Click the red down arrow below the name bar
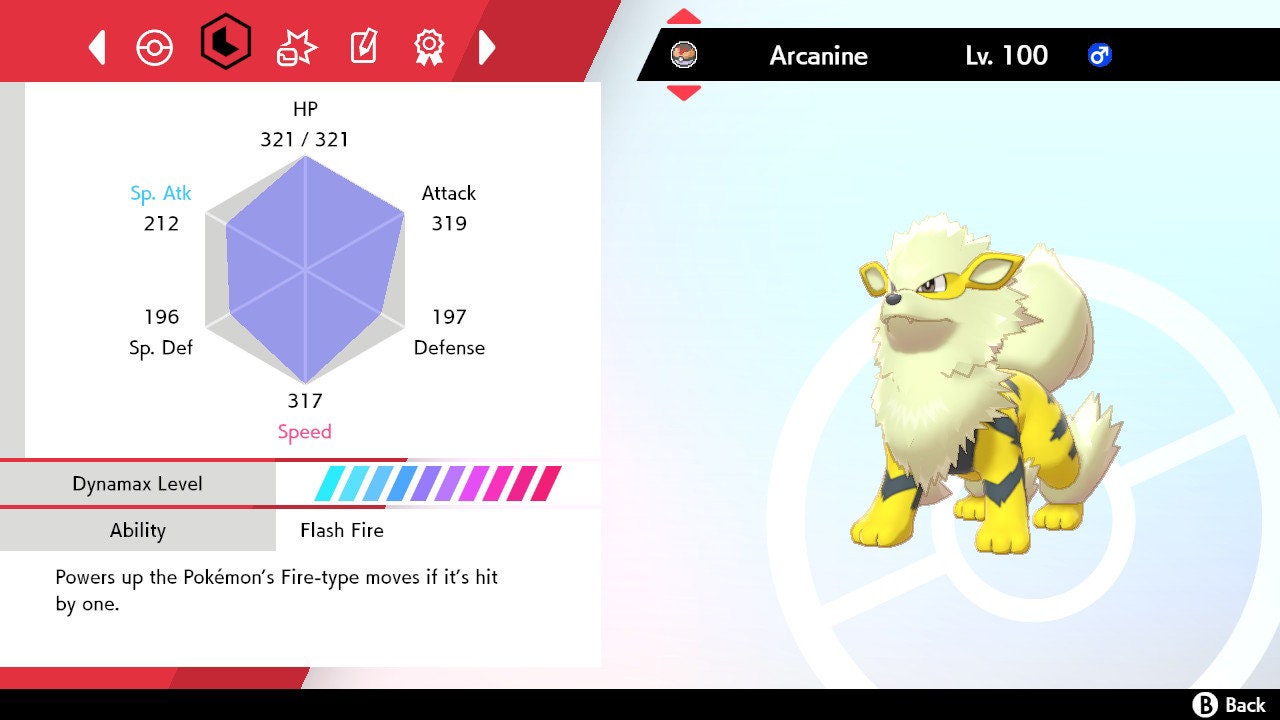The height and width of the screenshot is (720, 1280). [x=683, y=94]
